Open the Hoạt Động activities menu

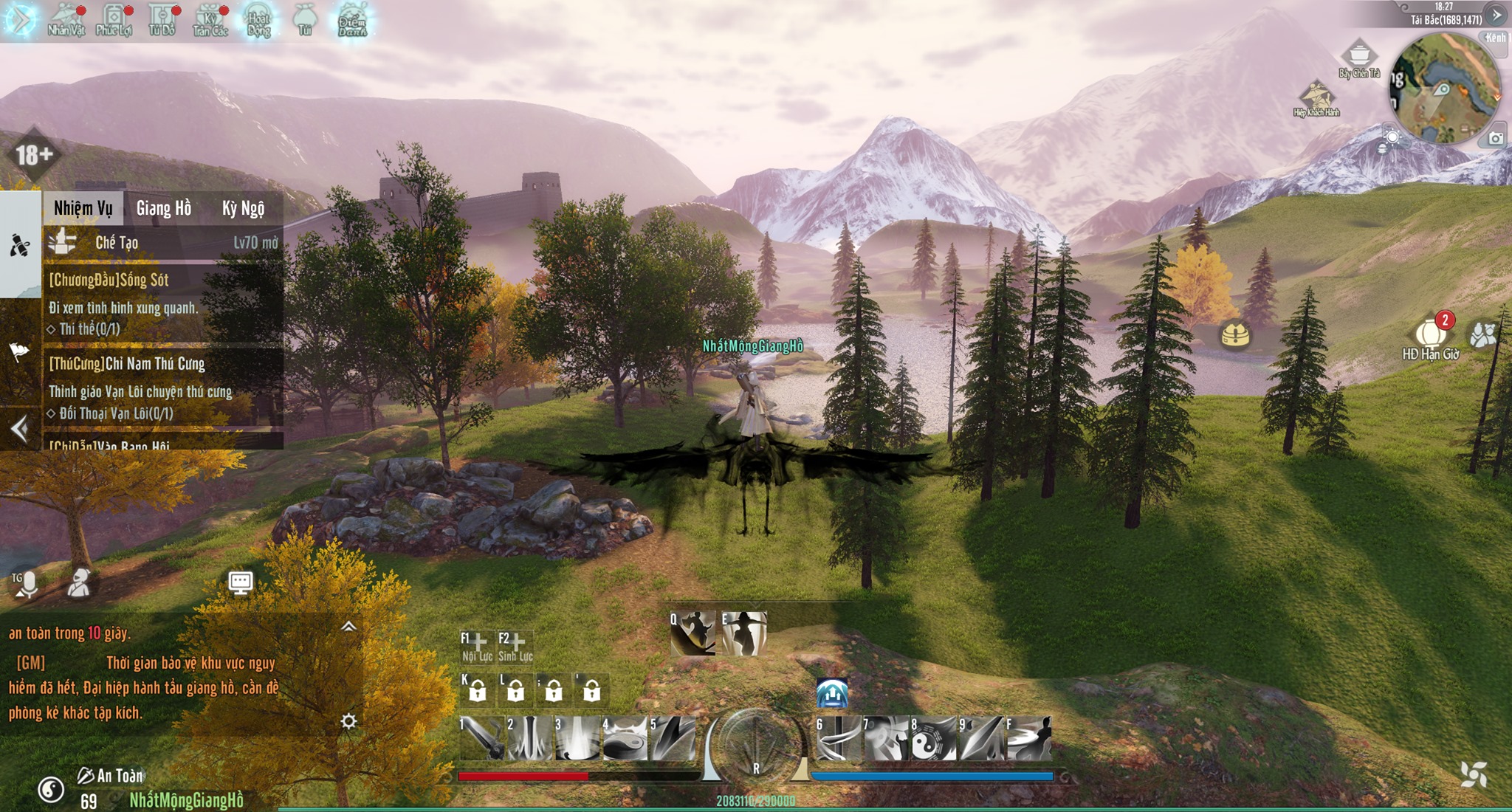point(258,20)
